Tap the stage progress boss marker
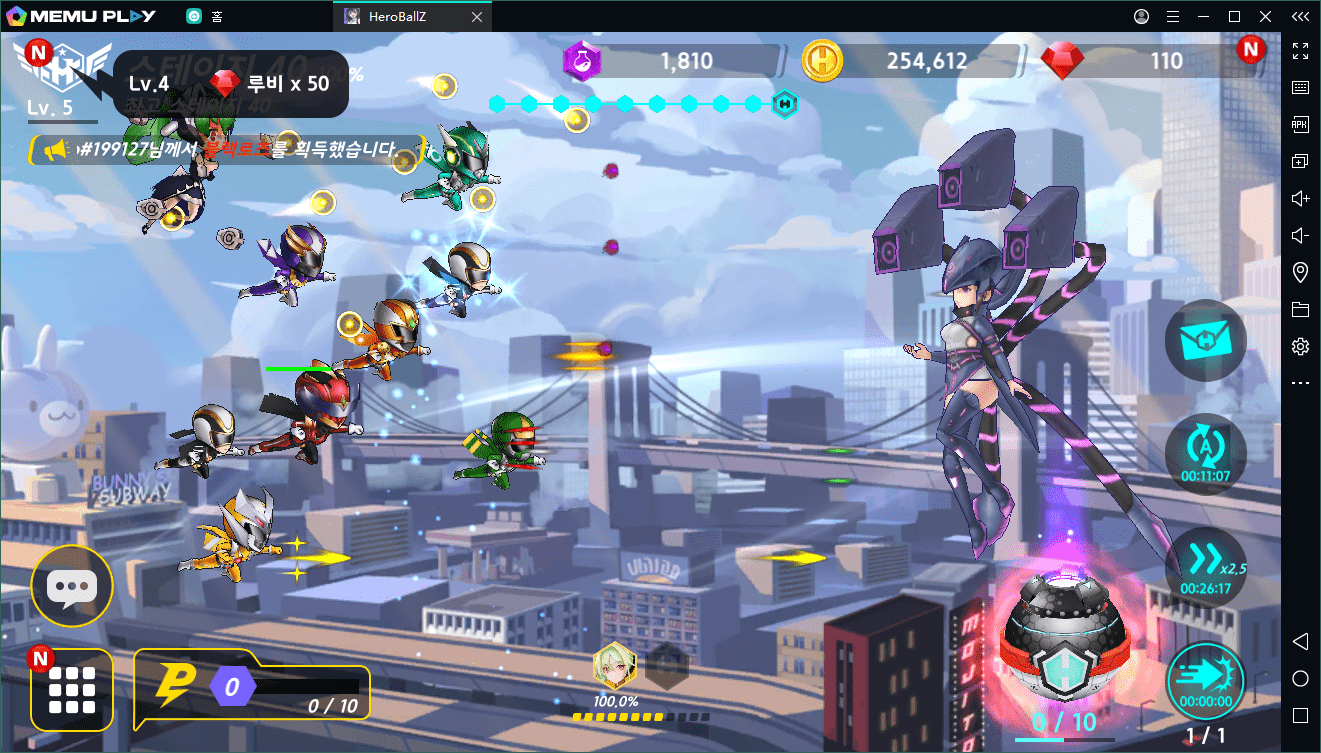The width and height of the screenshot is (1321, 753). click(785, 103)
